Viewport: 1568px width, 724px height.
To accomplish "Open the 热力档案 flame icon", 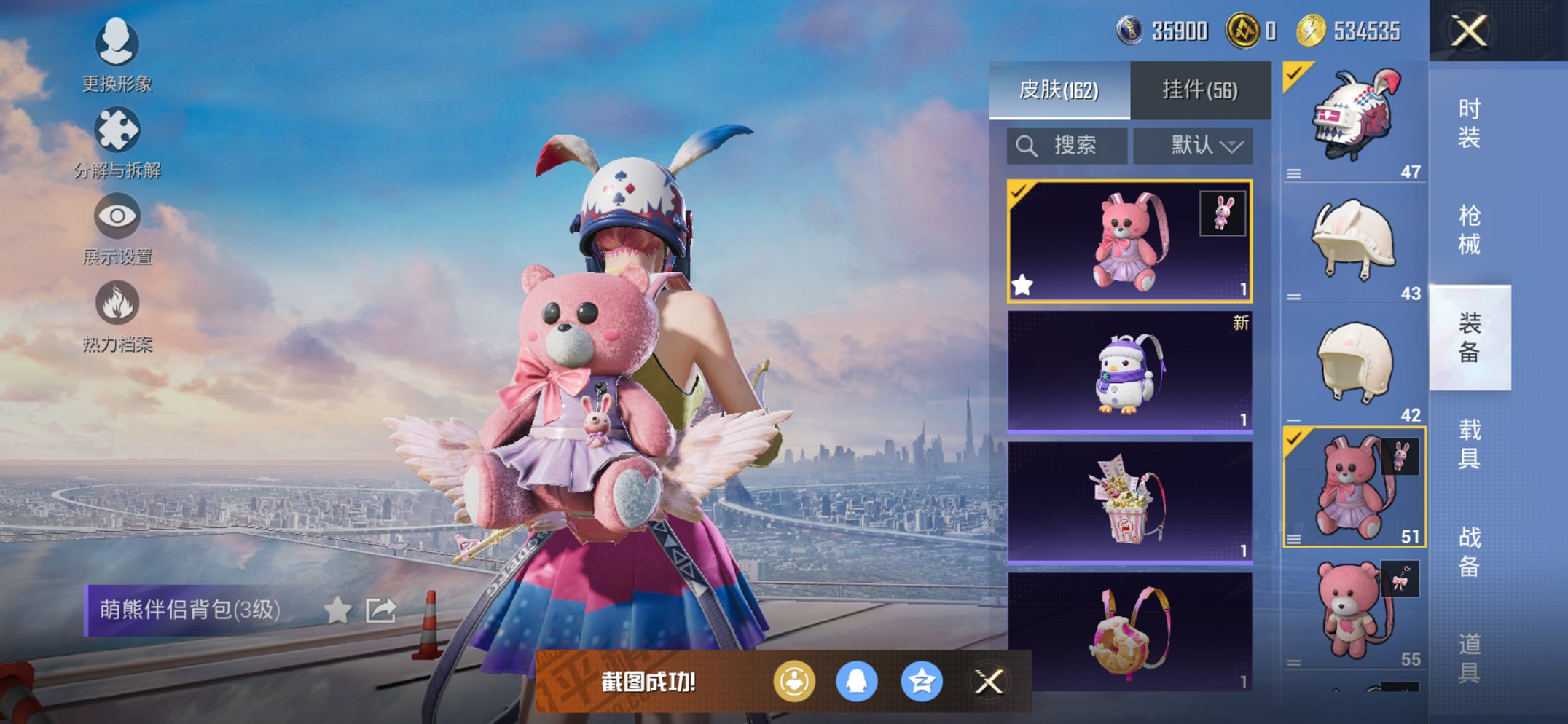I will point(117,315).
